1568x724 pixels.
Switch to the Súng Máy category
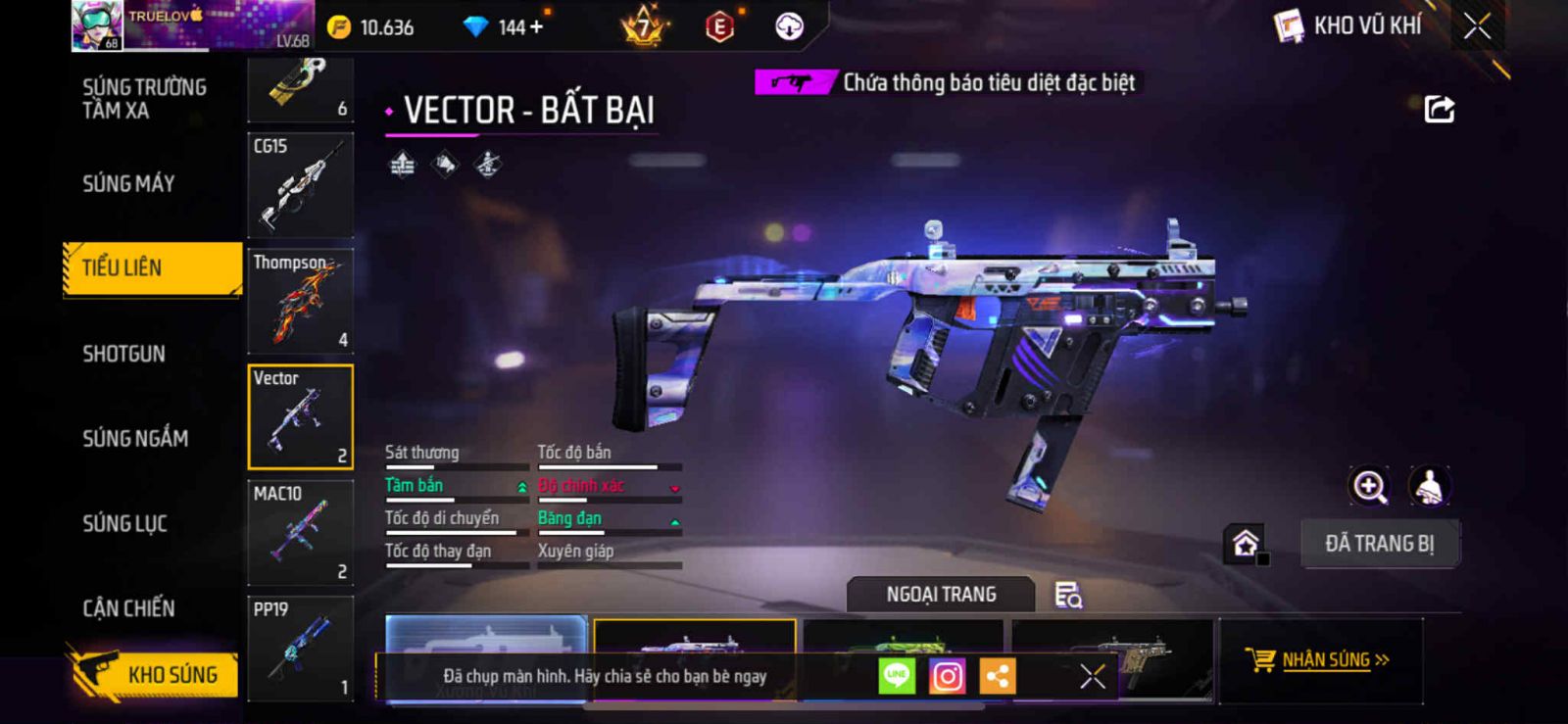(x=128, y=184)
